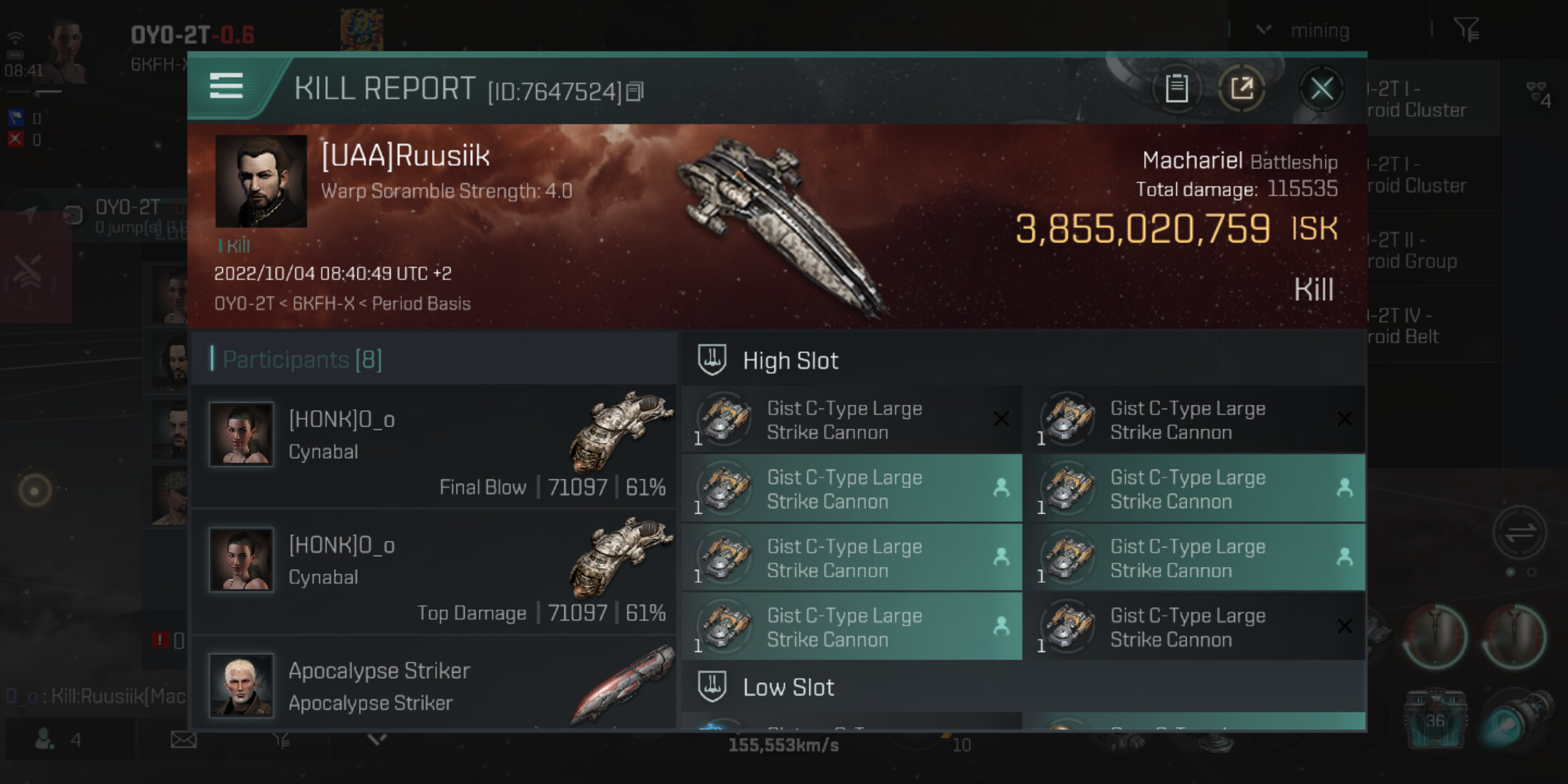Open the kill report hamburger menu
This screenshot has height=784, width=1568.
pyautogui.click(x=226, y=86)
